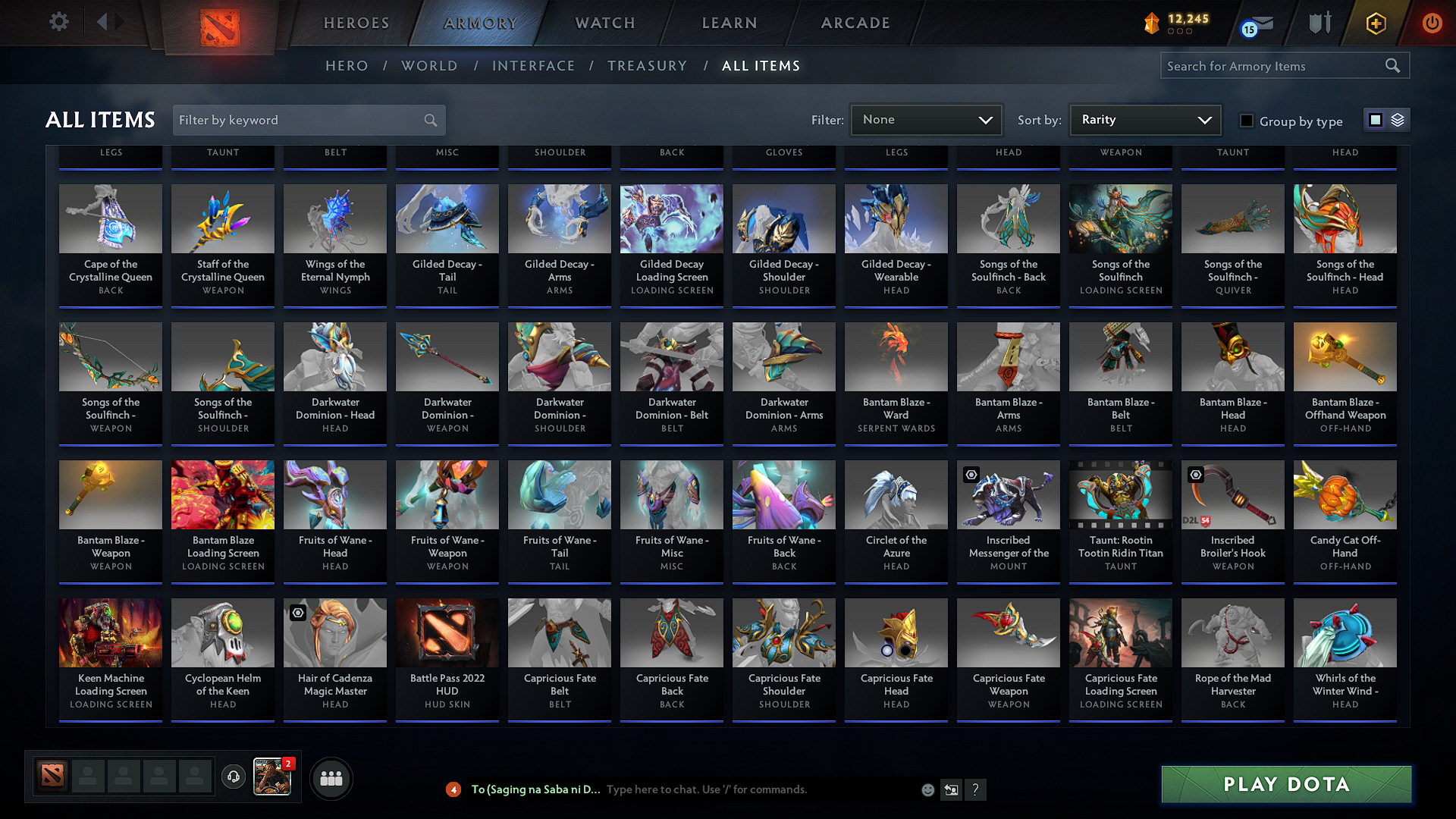Open the Filter dropdown set to None
The width and height of the screenshot is (1456, 819).
pyautogui.click(x=926, y=119)
